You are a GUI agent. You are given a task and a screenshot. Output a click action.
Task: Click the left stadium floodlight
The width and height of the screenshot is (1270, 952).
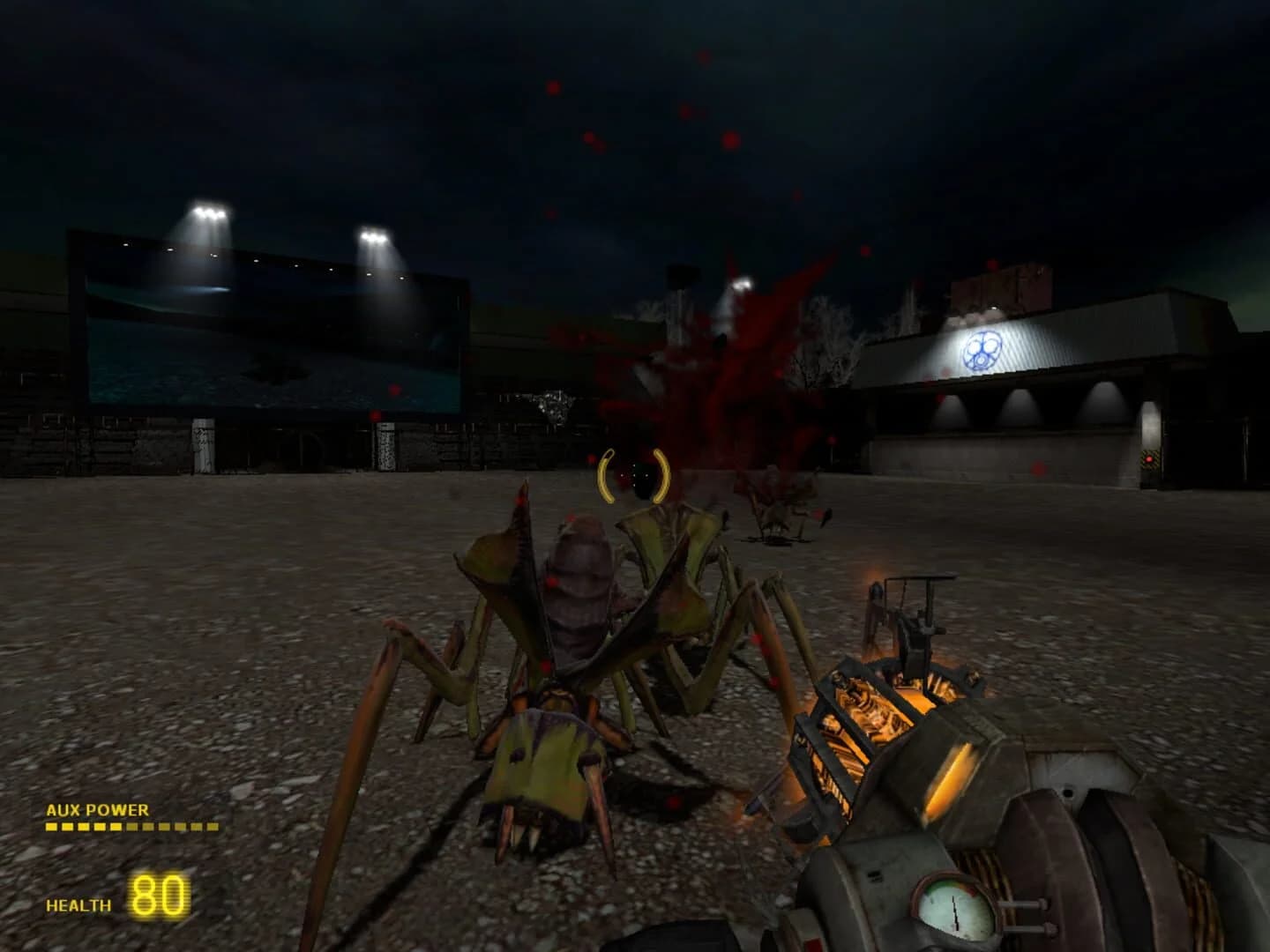click(x=208, y=212)
